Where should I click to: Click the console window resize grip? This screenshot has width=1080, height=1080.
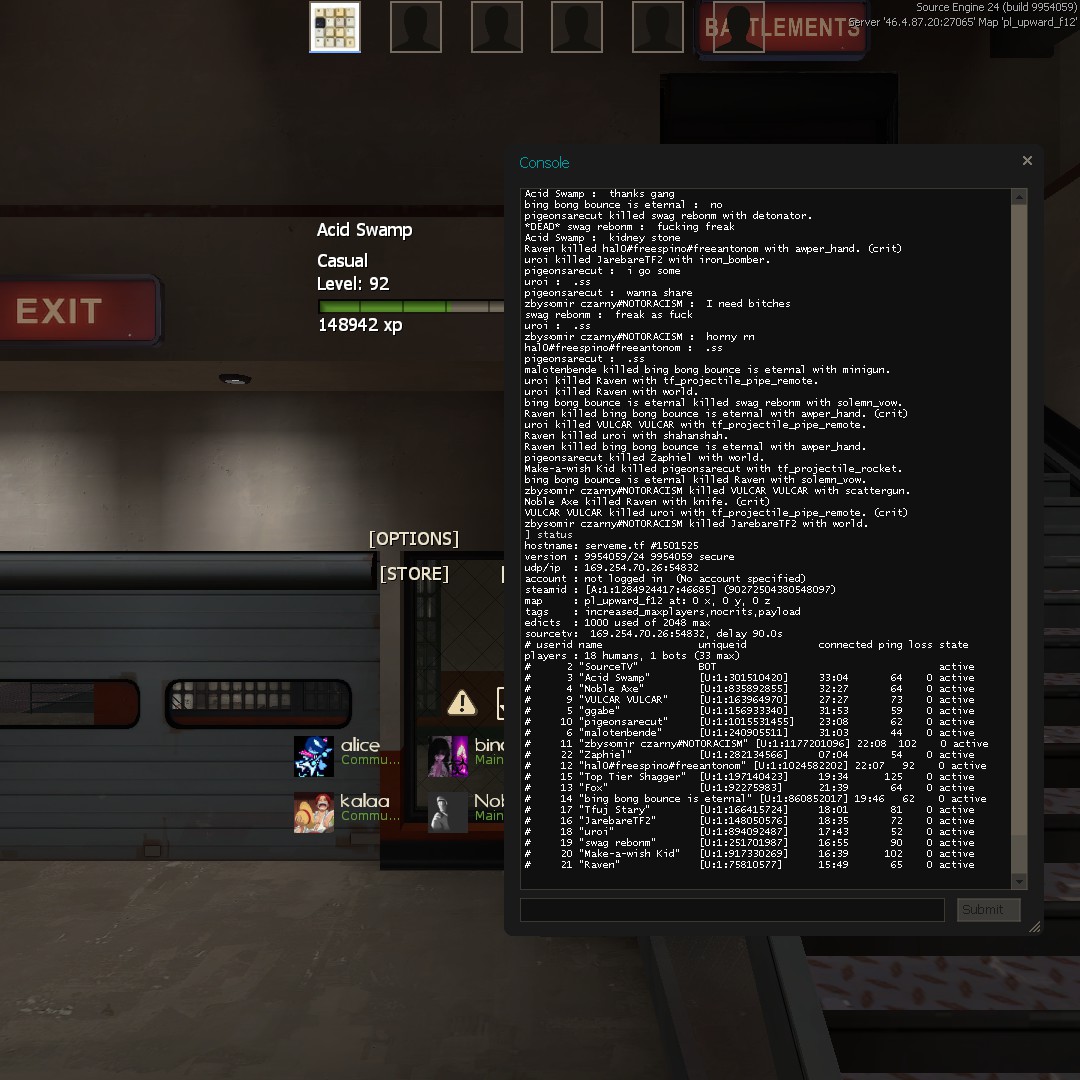[1034, 927]
